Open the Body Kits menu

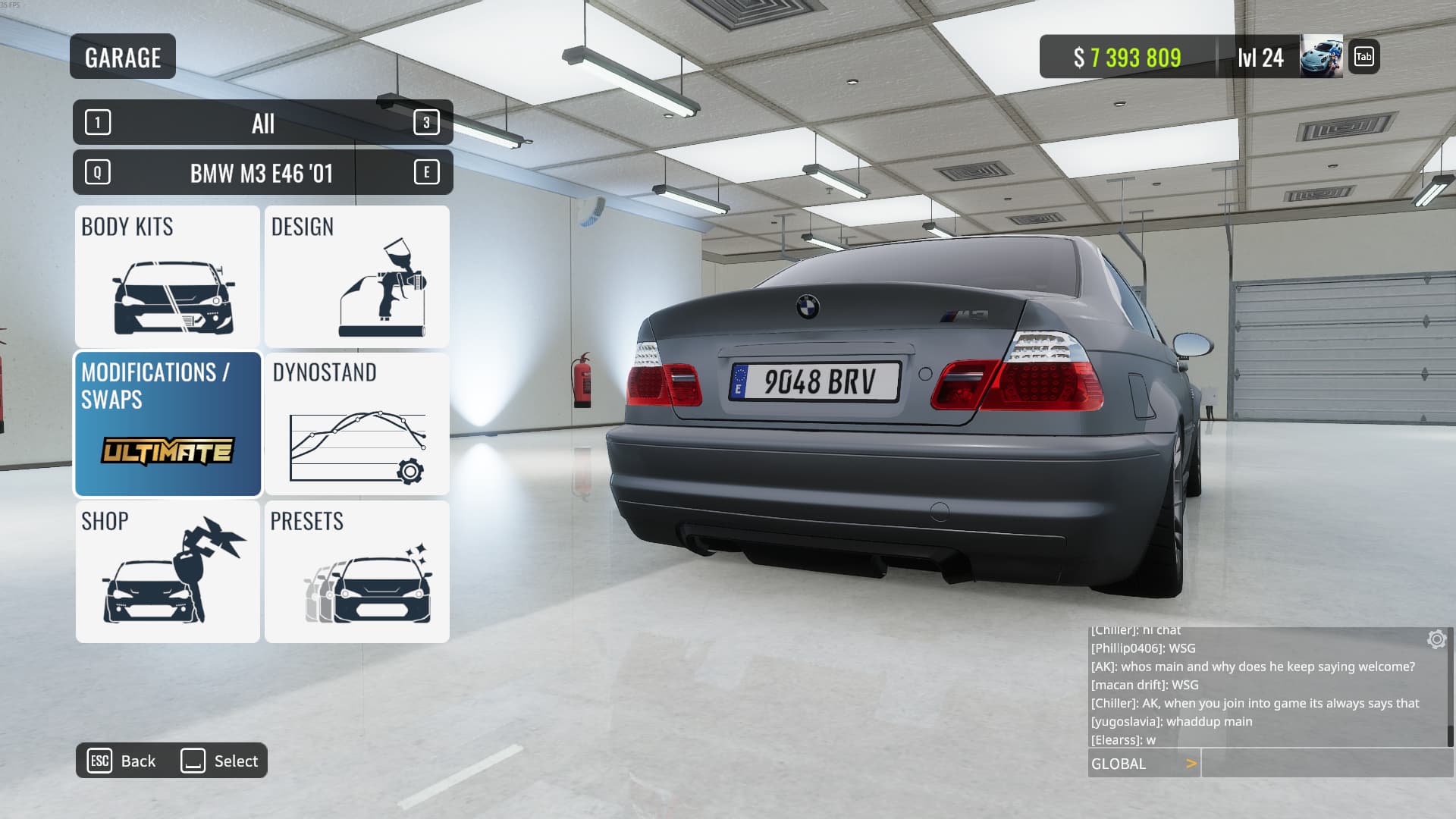pyautogui.click(x=168, y=277)
